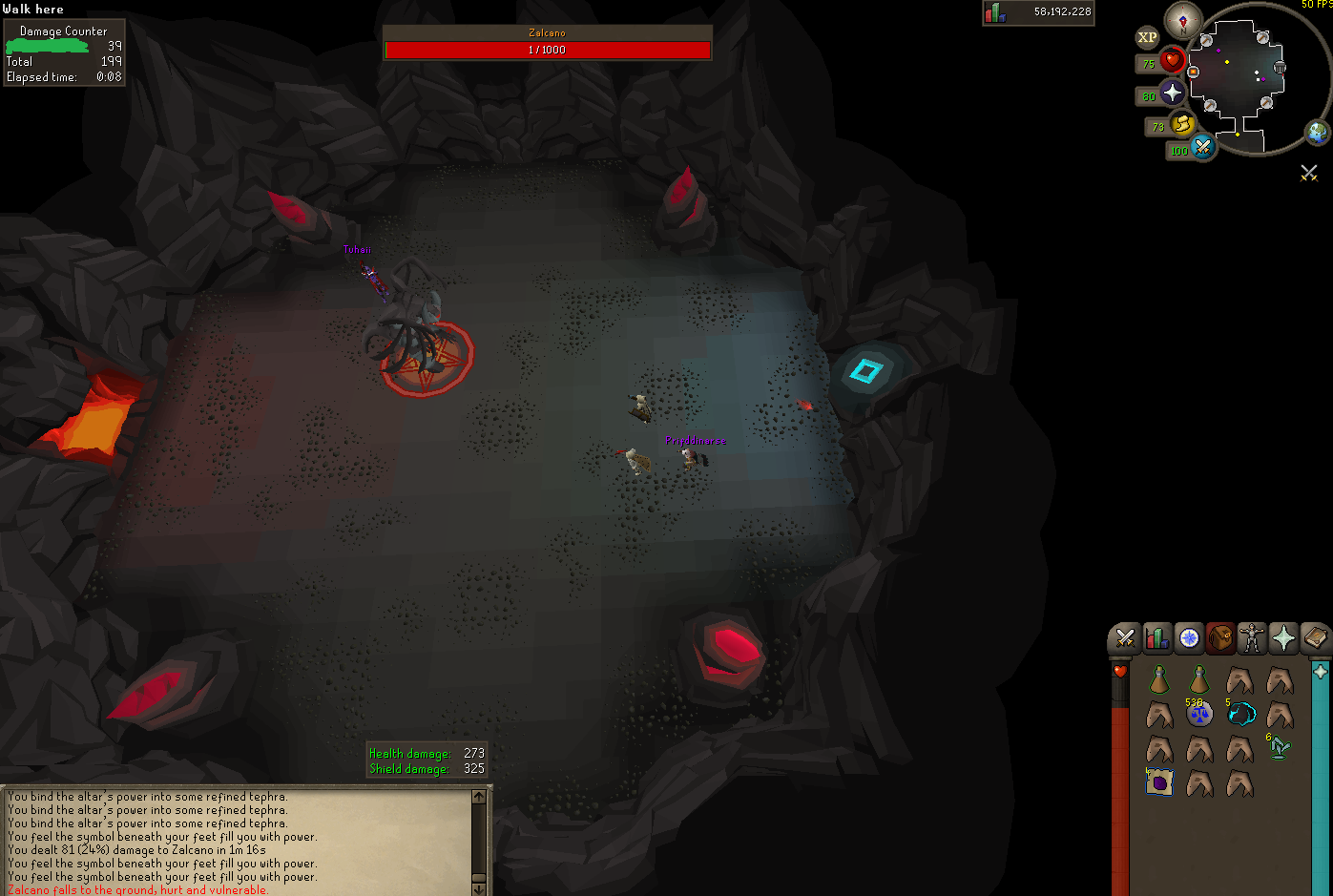The width and height of the screenshot is (1333, 896).
Task: Click the XP orb beside the minimap
Action: (x=1146, y=37)
